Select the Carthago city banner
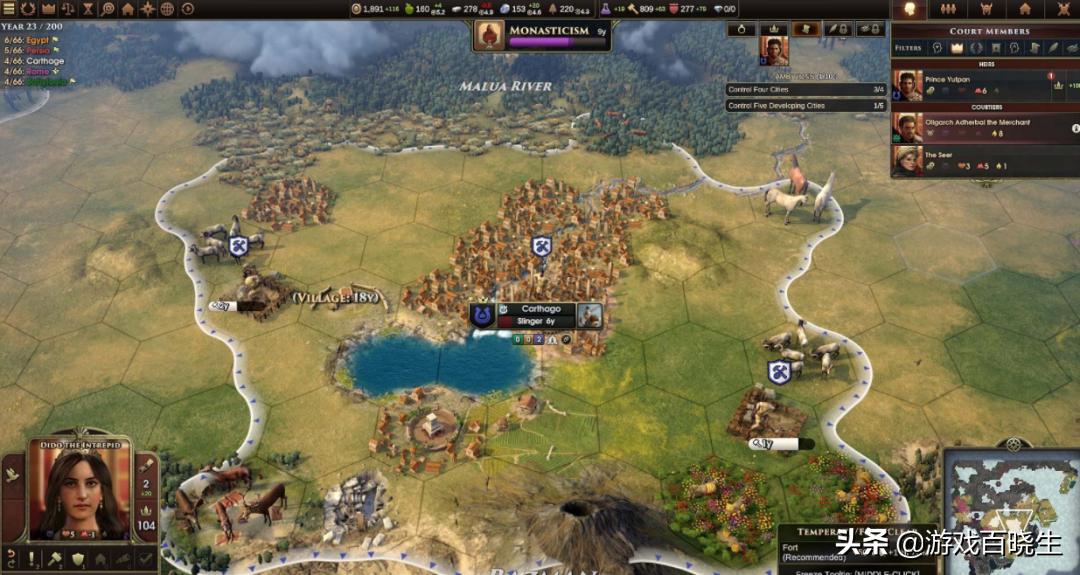 click(540, 315)
